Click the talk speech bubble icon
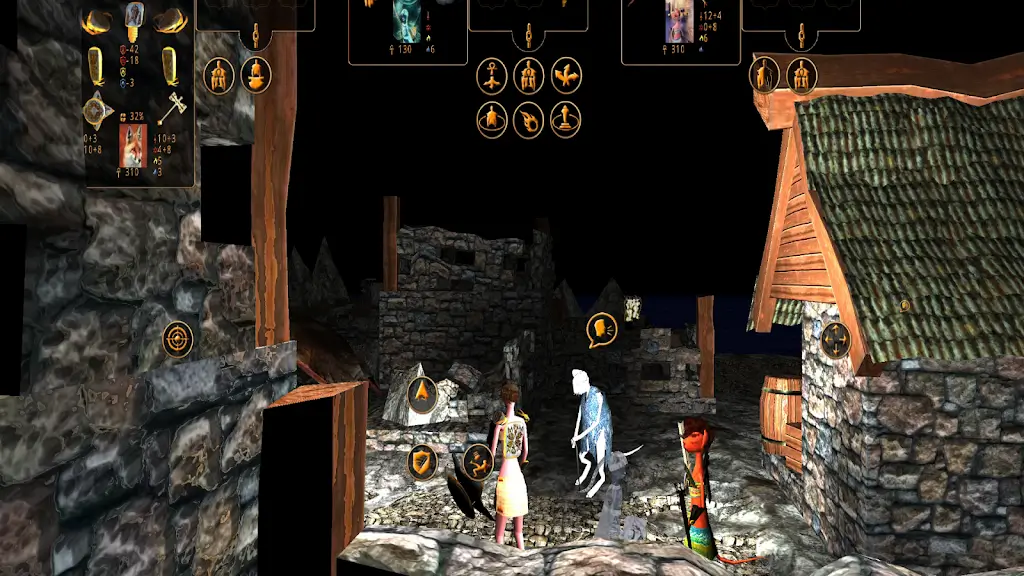The height and width of the screenshot is (576, 1024). (x=602, y=330)
